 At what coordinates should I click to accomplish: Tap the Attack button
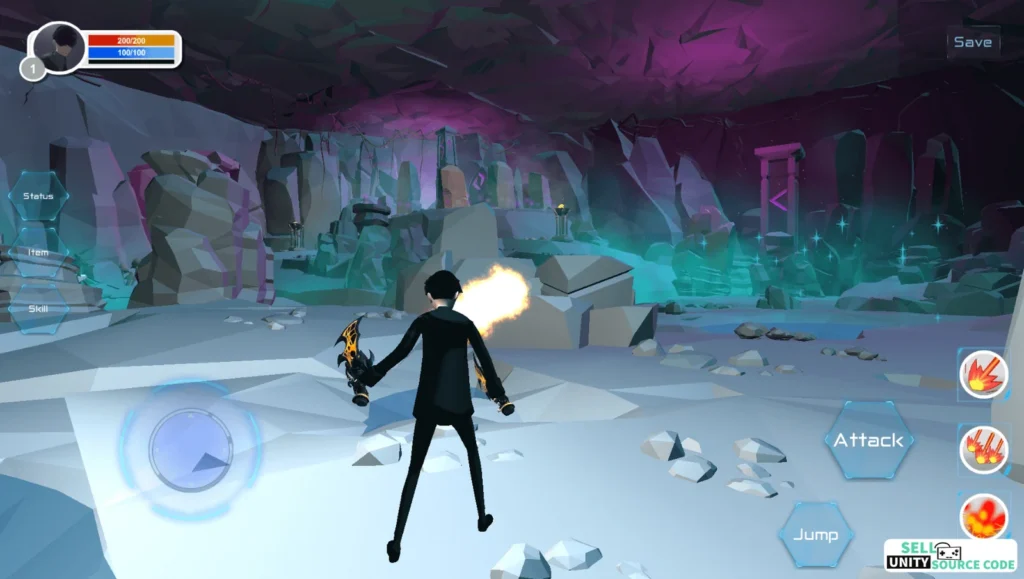868,440
